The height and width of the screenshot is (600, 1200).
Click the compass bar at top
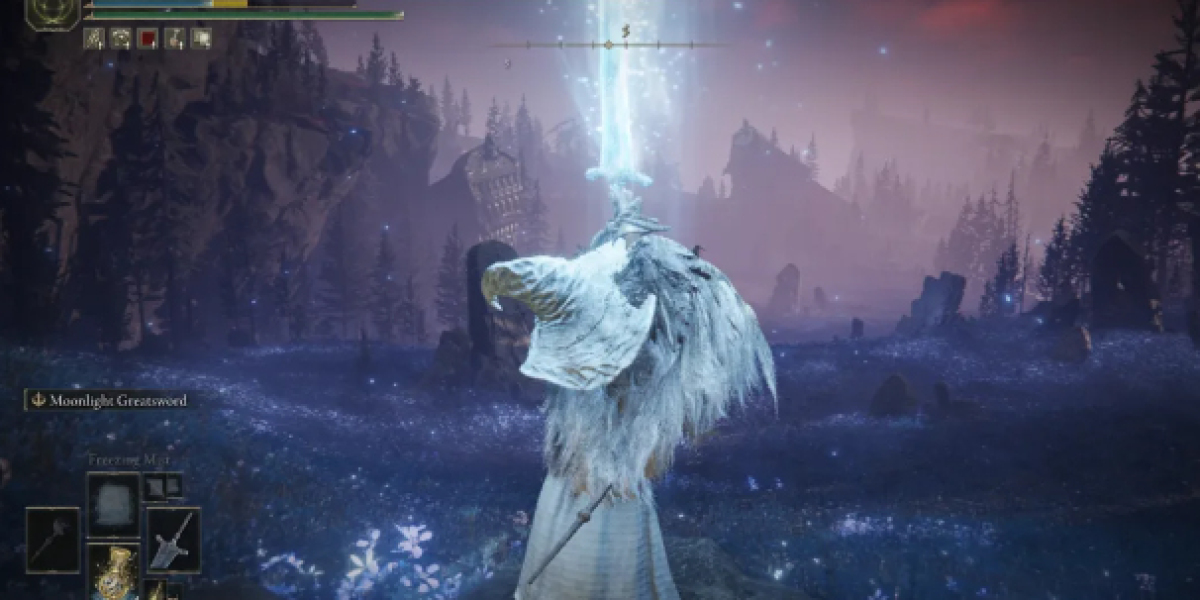tap(608, 45)
